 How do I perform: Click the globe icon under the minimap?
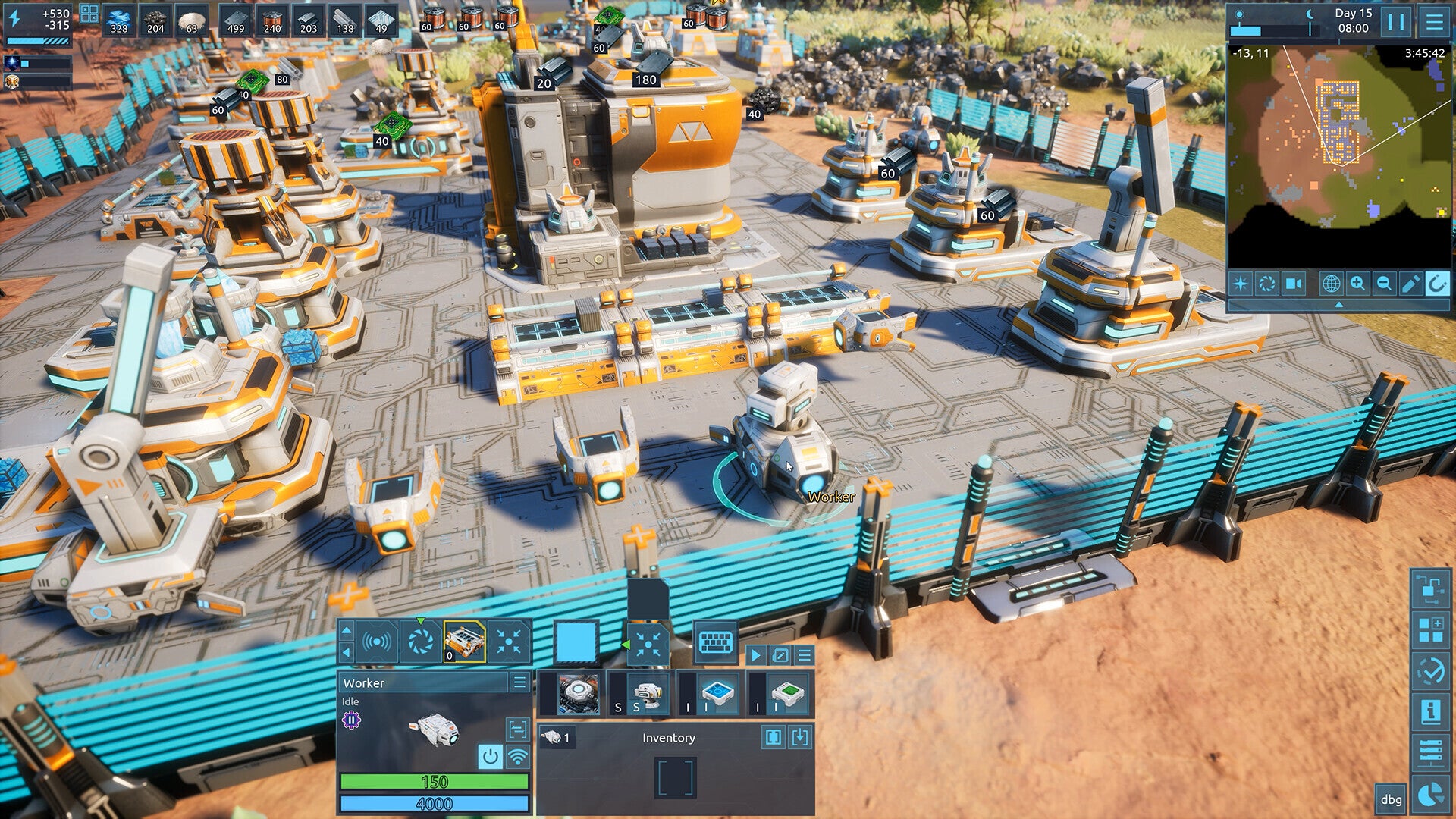tap(1331, 284)
